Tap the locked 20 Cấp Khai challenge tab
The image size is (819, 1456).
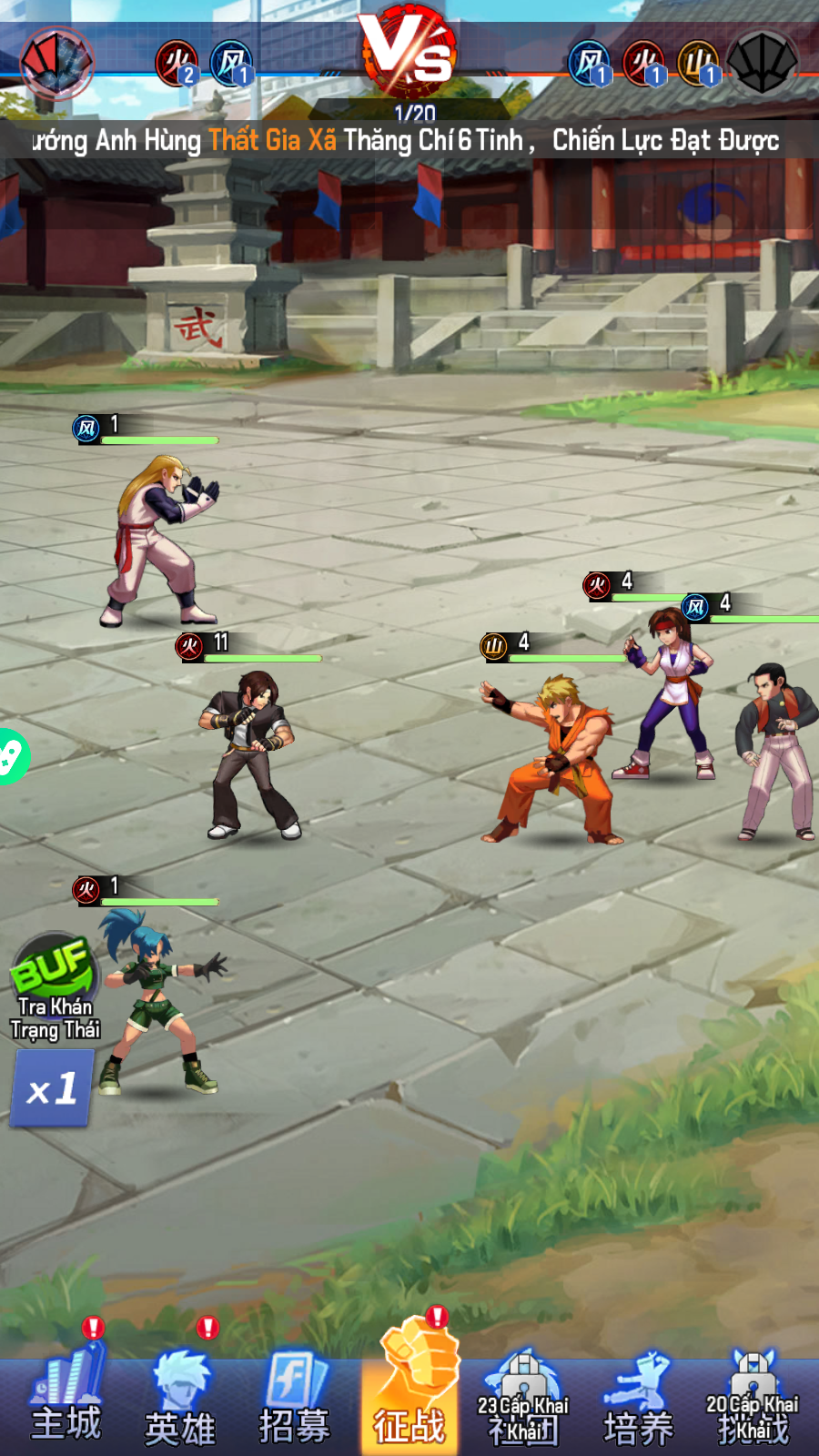pos(752,1401)
